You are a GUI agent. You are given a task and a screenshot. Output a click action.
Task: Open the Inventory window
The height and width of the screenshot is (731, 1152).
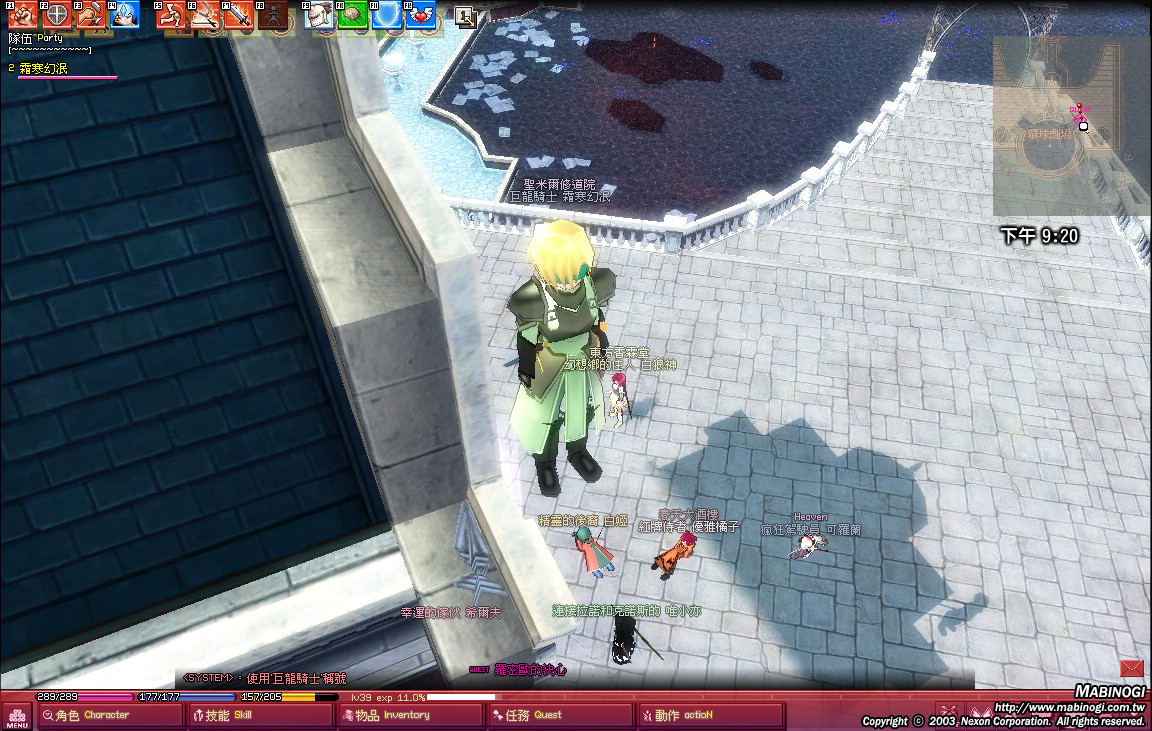[409, 715]
